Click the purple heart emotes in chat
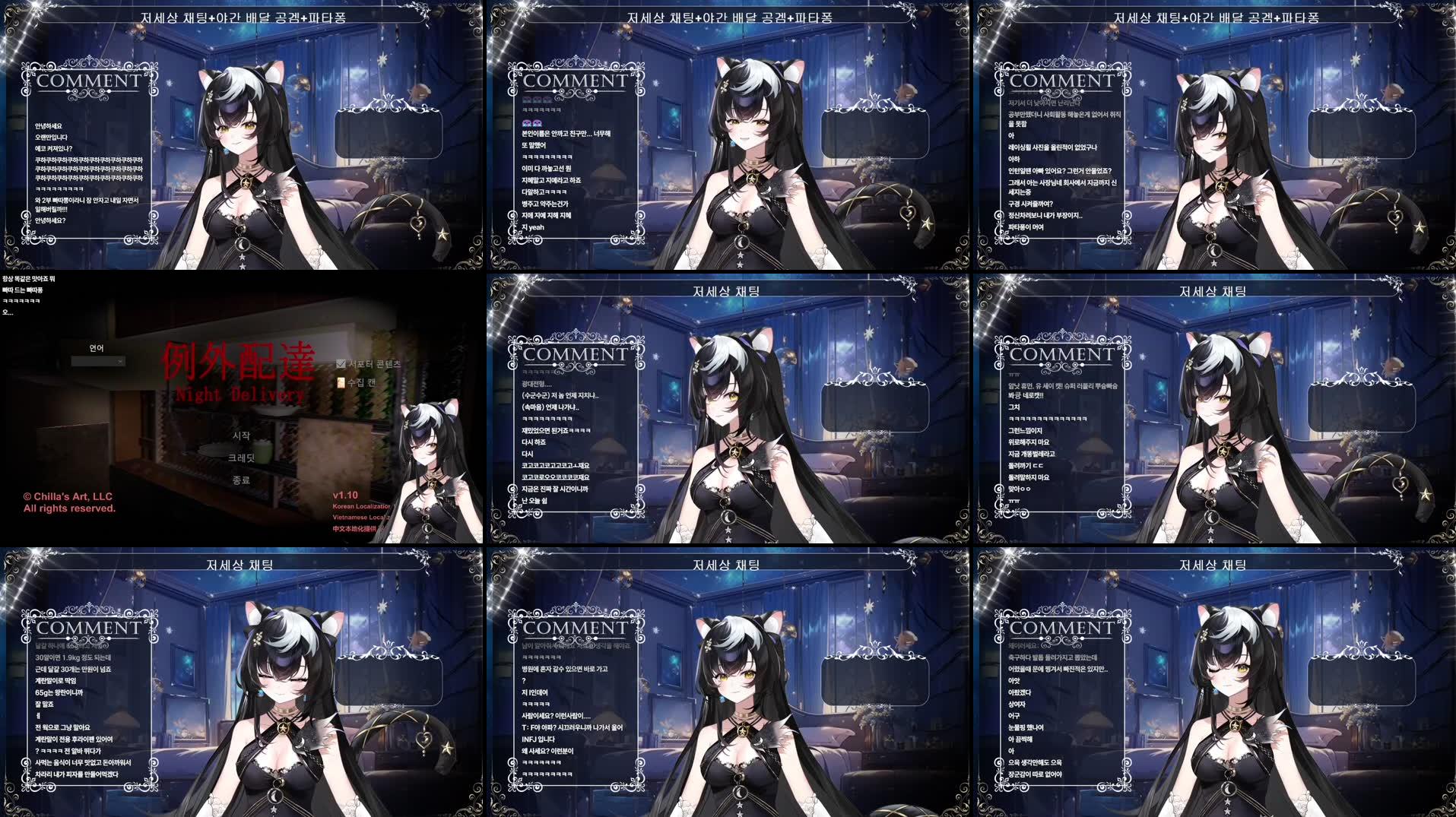 pyautogui.click(x=531, y=122)
